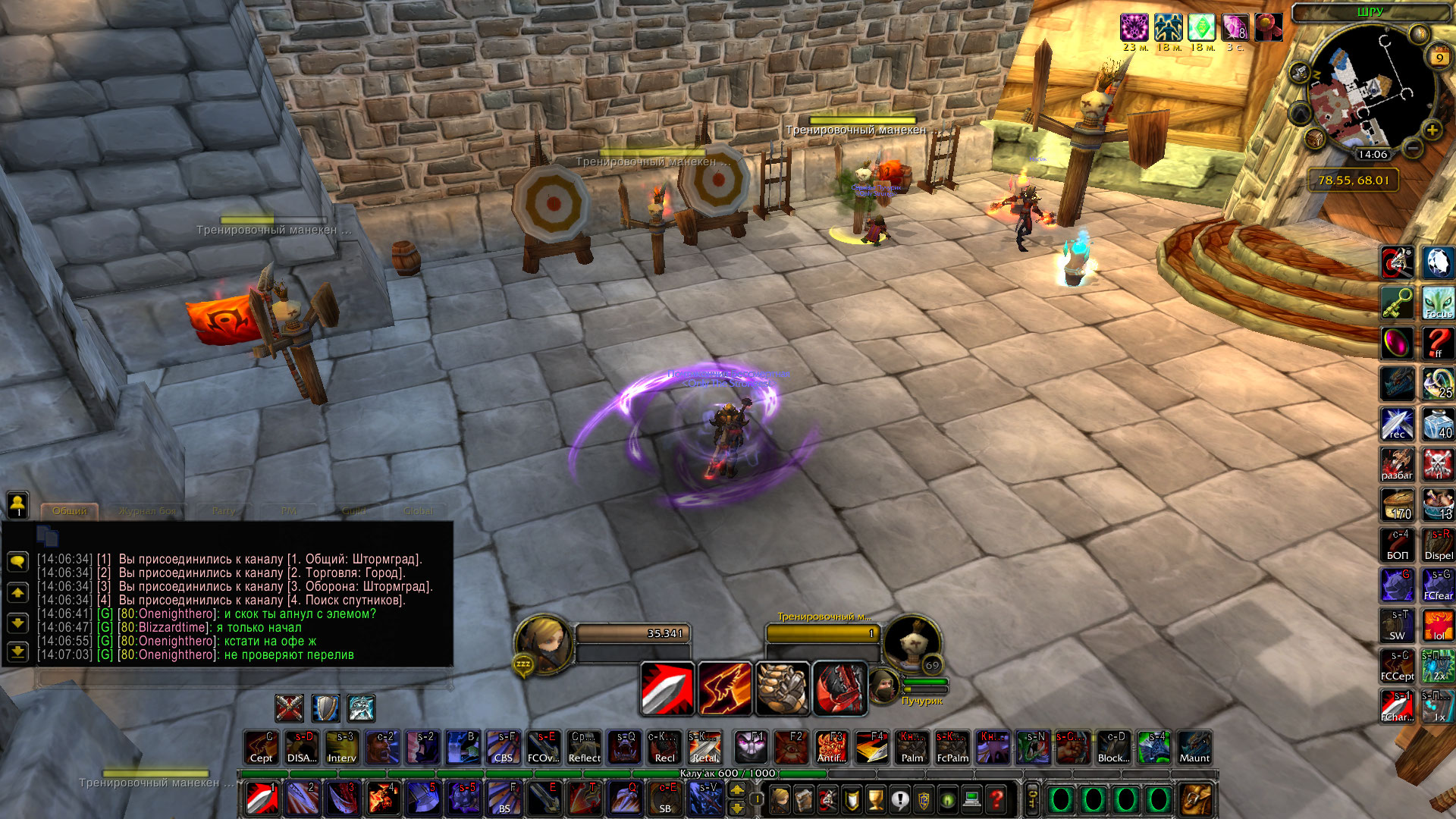Activate the разбаг macro icon
1456x819 pixels.
[x=1397, y=465]
